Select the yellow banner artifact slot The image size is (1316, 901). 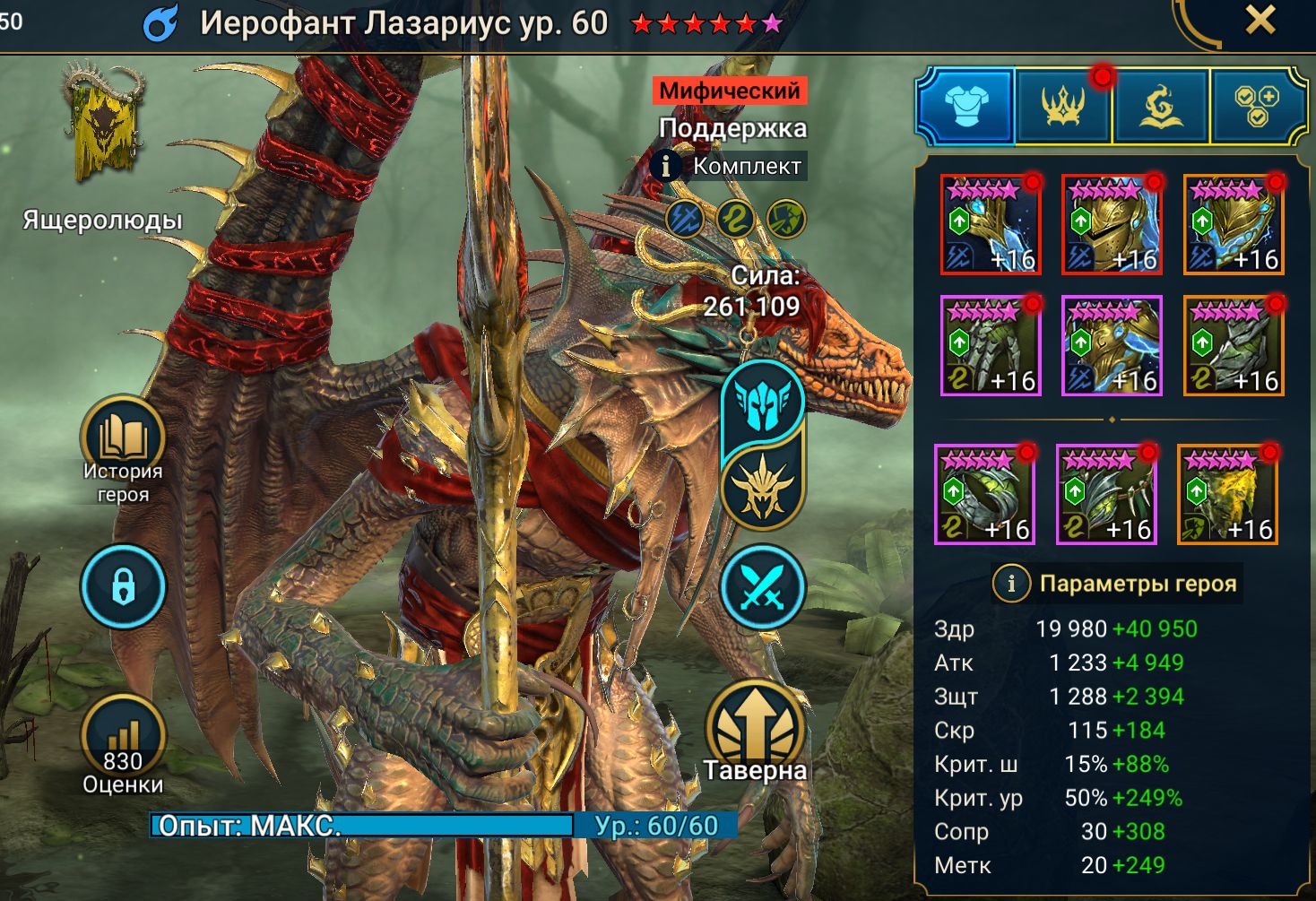click(1227, 494)
